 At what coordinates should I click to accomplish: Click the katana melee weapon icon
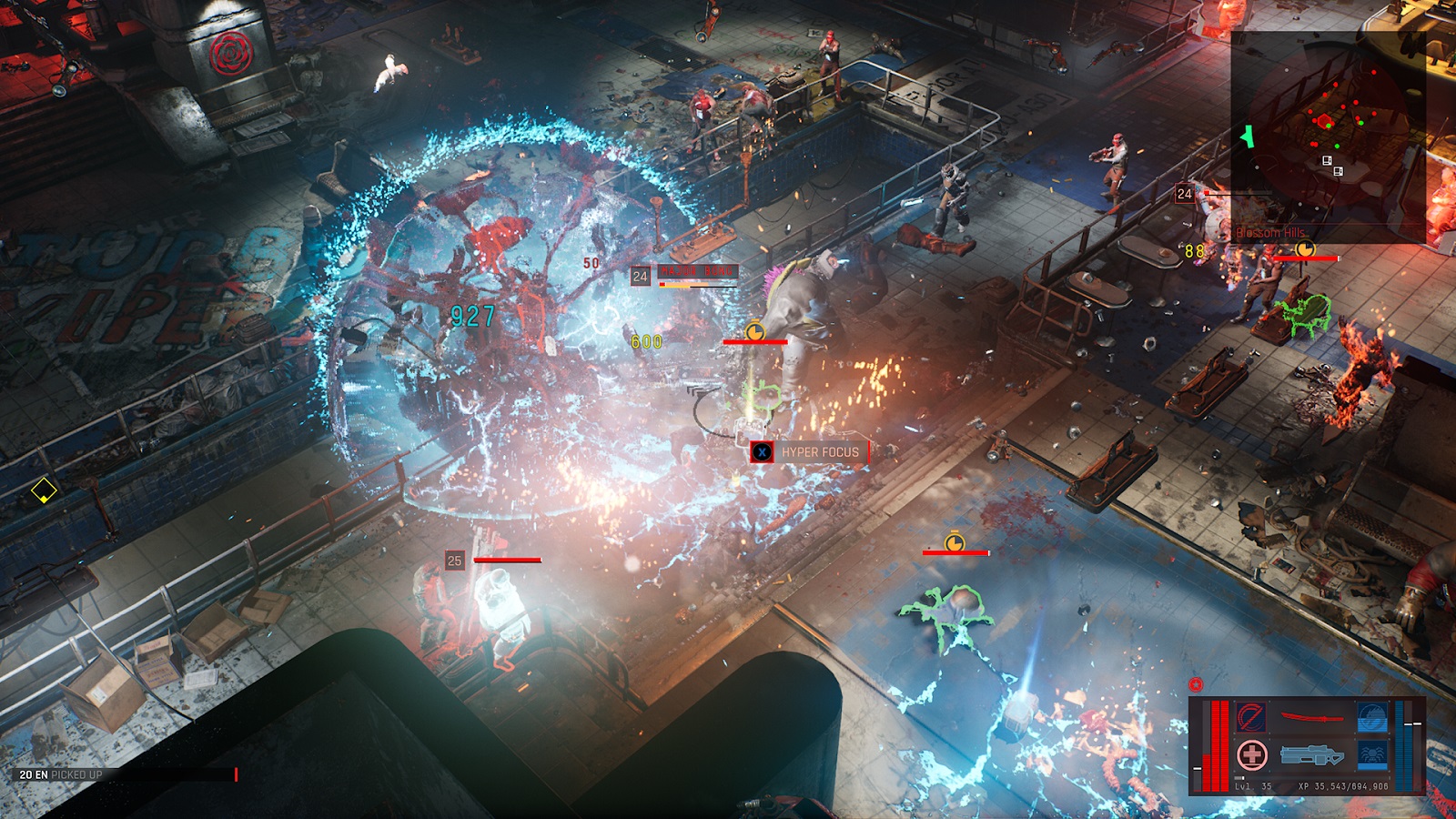(1311, 715)
